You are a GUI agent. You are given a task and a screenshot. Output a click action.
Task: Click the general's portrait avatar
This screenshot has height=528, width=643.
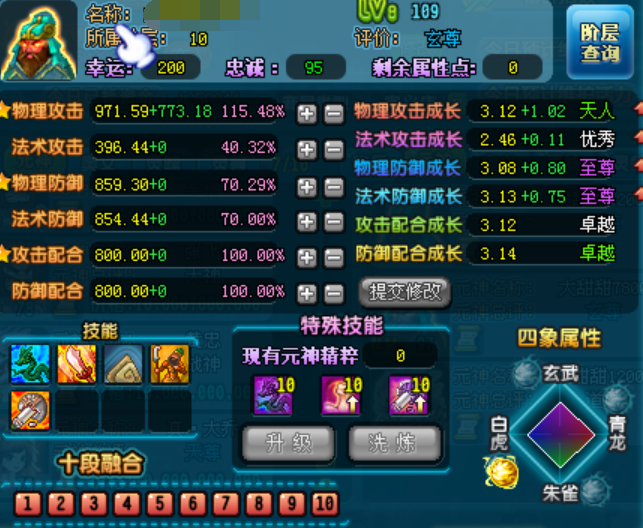tap(38, 42)
